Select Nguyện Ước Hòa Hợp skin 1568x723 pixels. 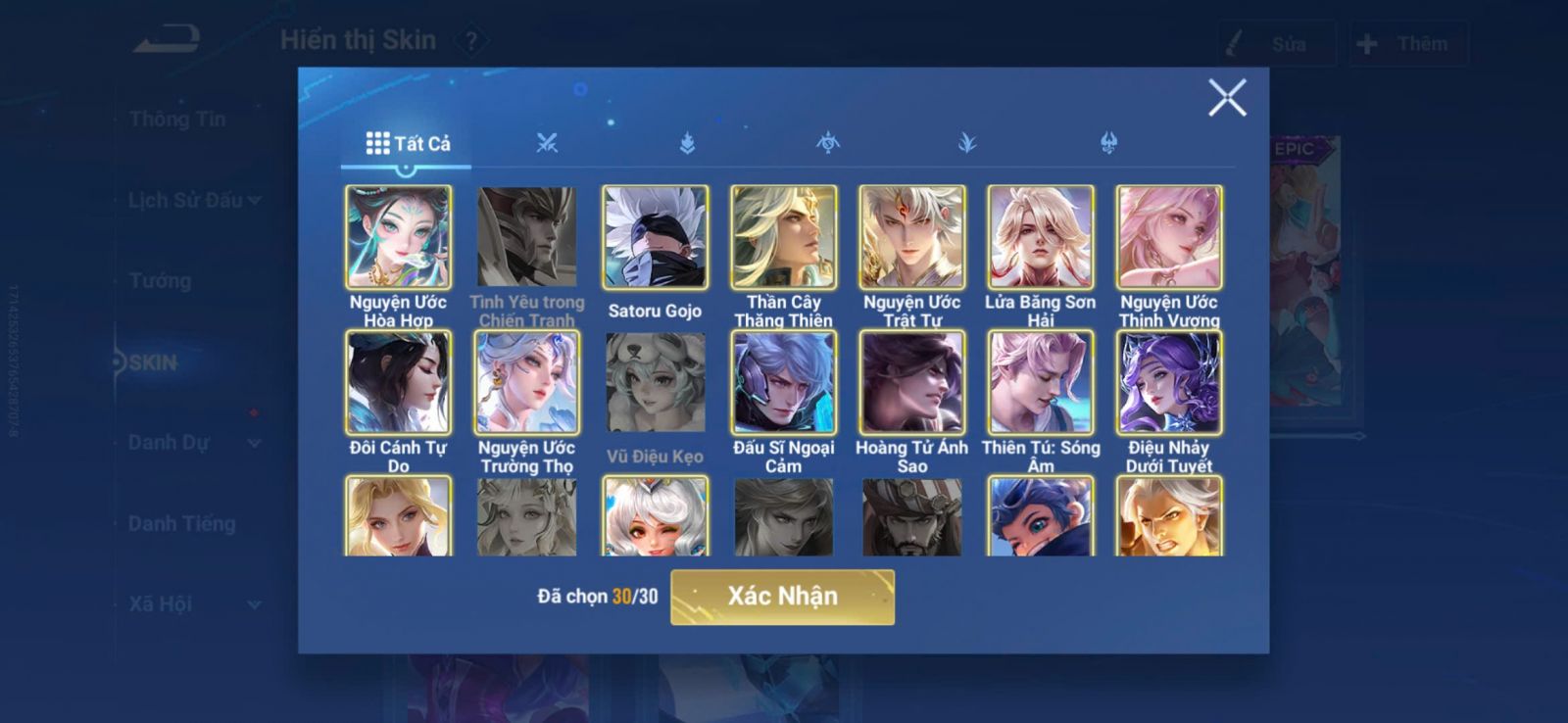[x=398, y=238]
